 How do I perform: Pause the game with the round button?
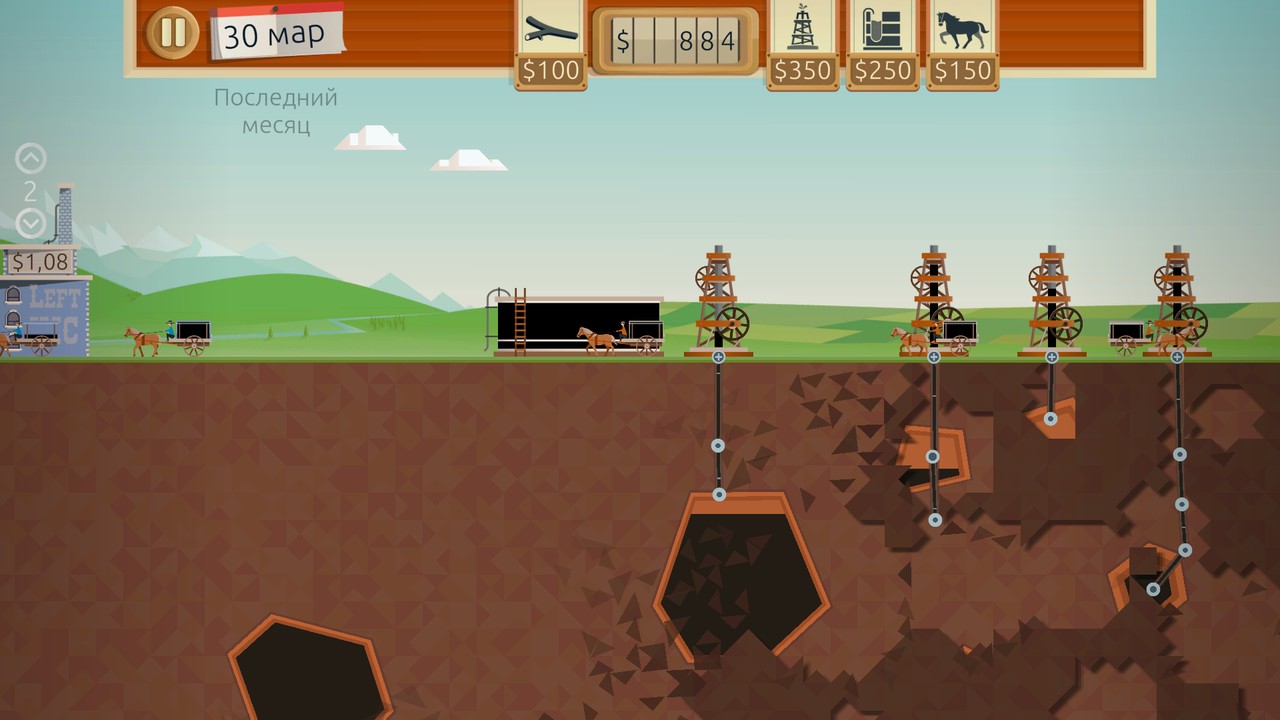pyautogui.click(x=172, y=33)
